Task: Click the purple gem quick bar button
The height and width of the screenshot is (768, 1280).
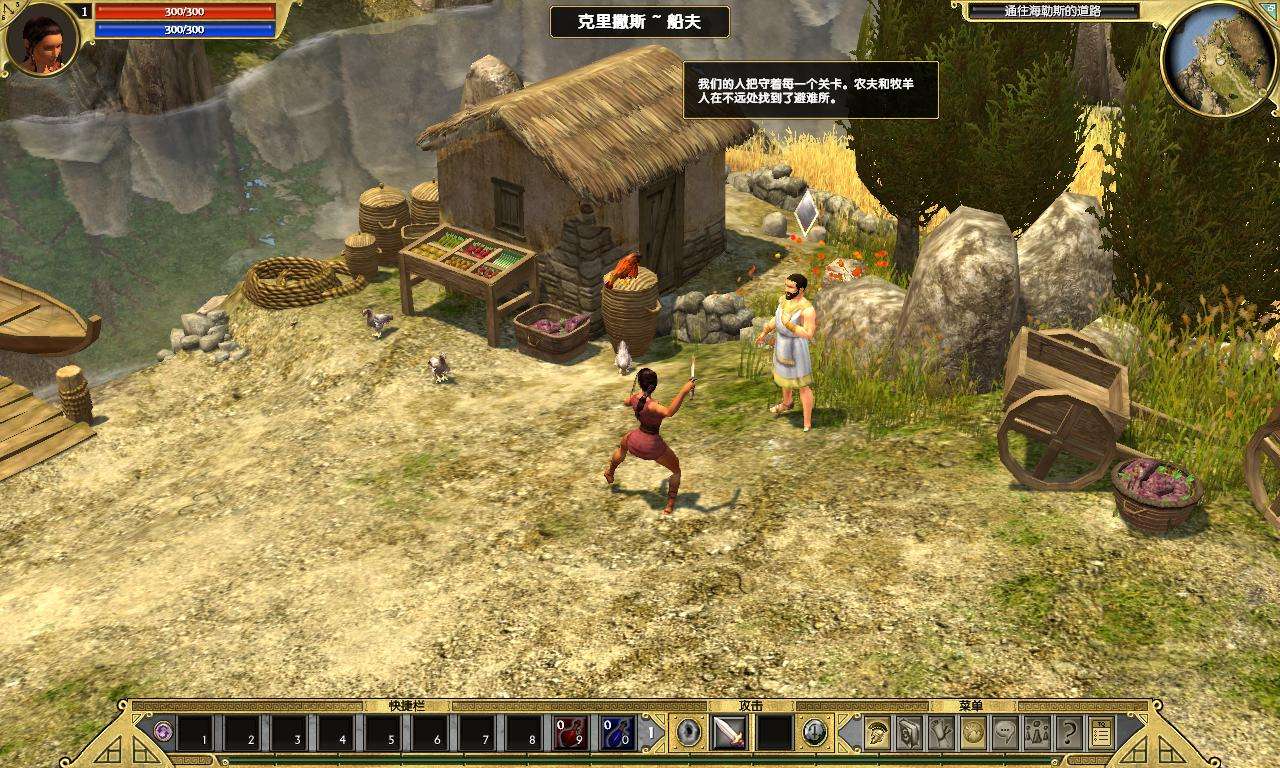Action: click(163, 733)
